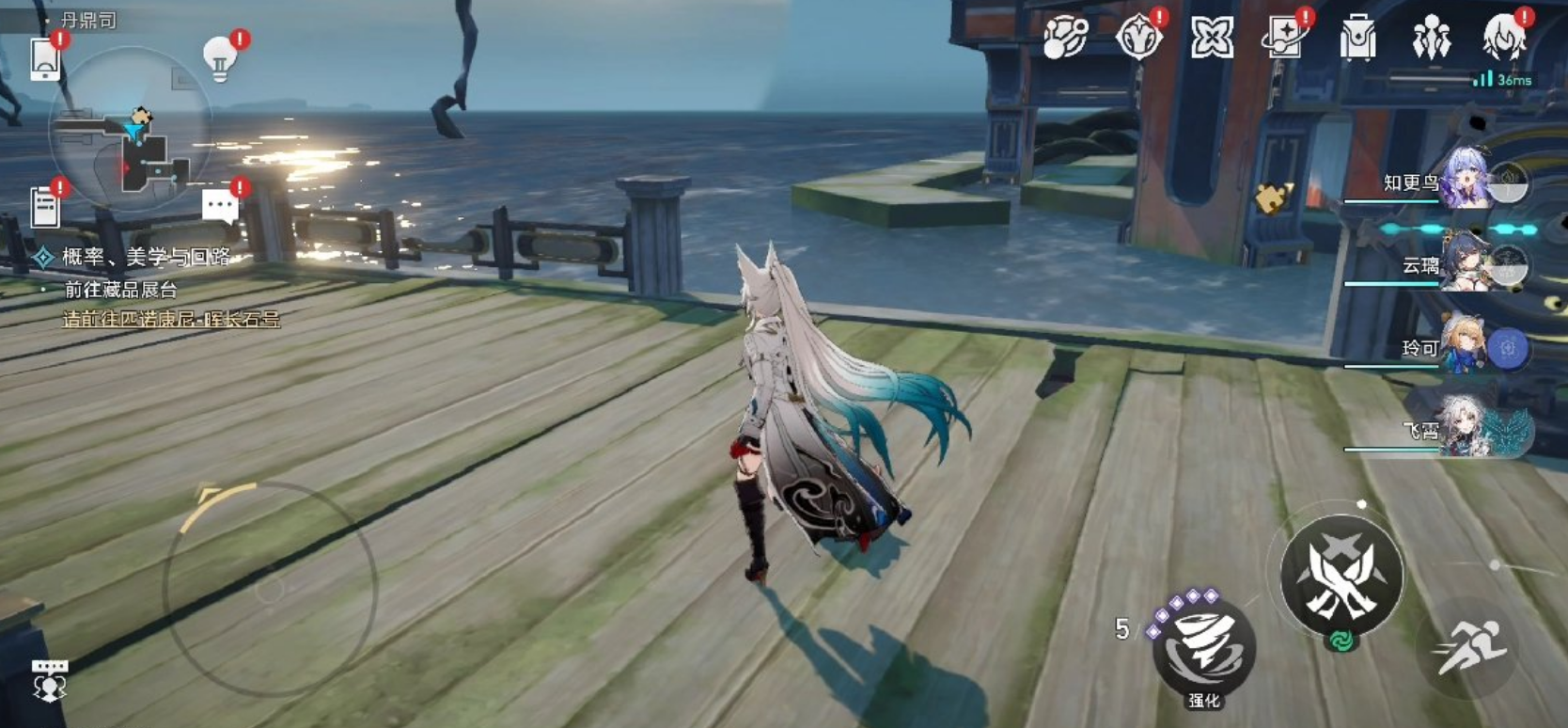Open the character head icon
This screenshot has width=1568, height=728.
pyautogui.click(x=1503, y=39)
